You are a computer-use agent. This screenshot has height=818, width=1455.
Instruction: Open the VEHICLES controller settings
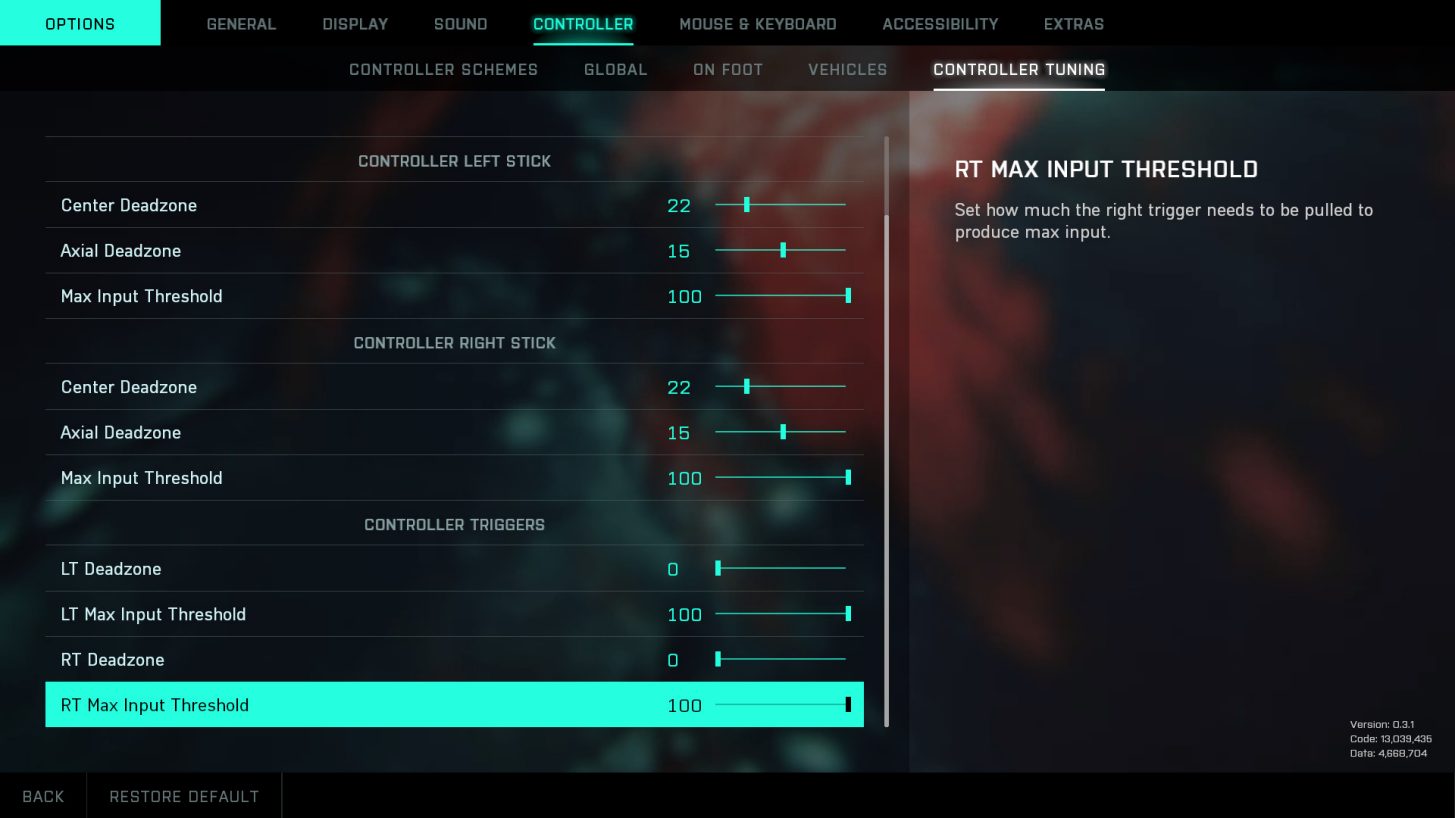pos(847,69)
